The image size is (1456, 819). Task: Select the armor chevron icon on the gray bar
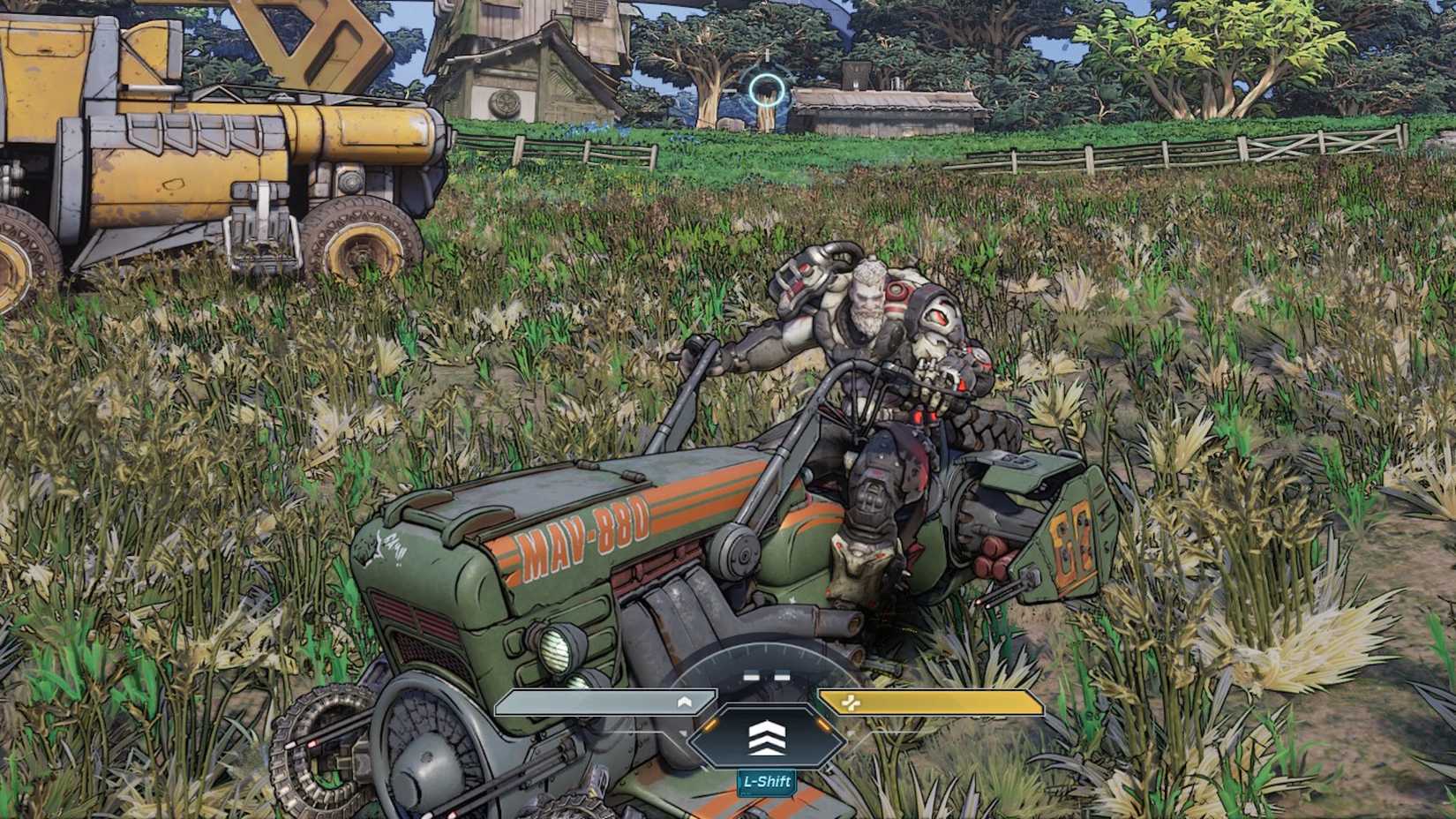pyautogui.click(x=685, y=701)
